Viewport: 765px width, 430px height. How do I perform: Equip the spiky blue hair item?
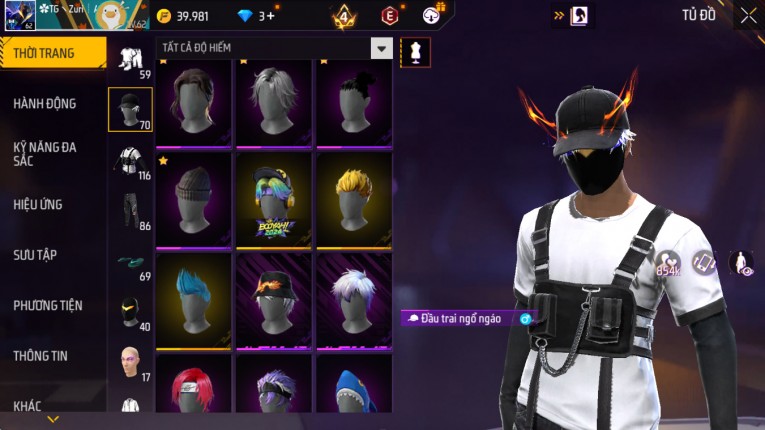[194, 300]
